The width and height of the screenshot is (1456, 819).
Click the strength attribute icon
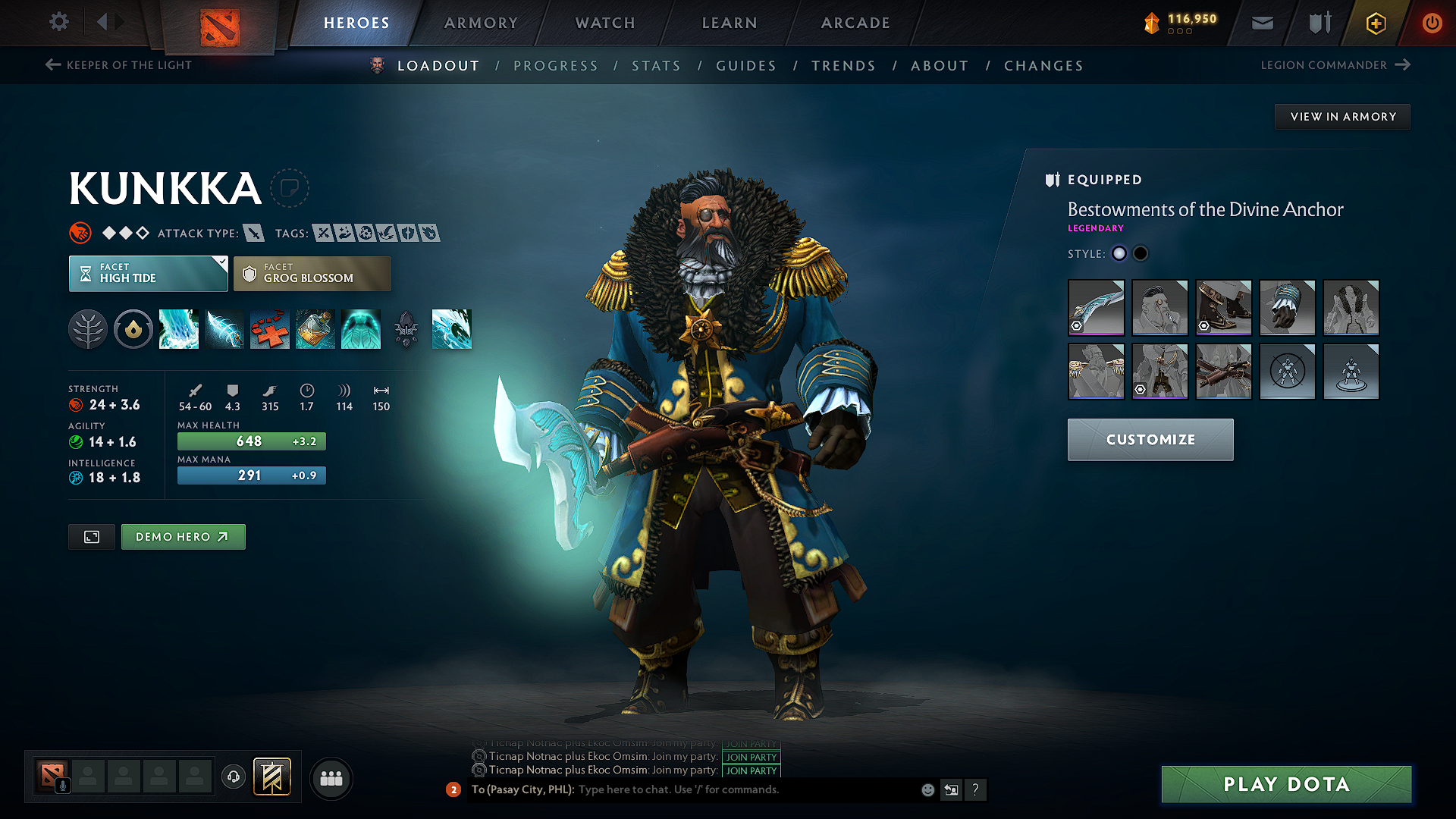(x=76, y=405)
